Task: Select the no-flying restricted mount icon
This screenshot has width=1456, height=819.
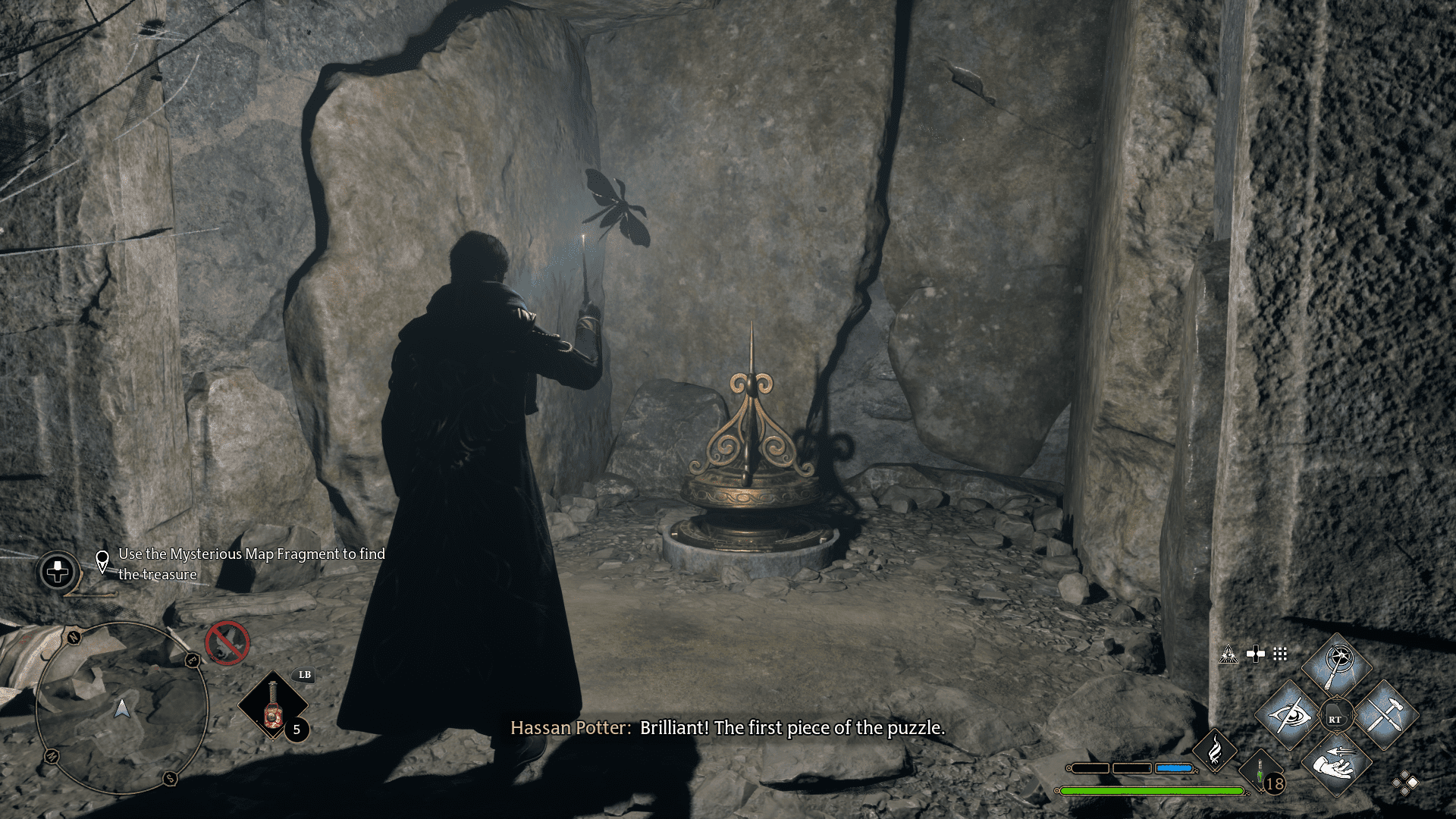Action: pyautogui.click(x=227, y=643)
